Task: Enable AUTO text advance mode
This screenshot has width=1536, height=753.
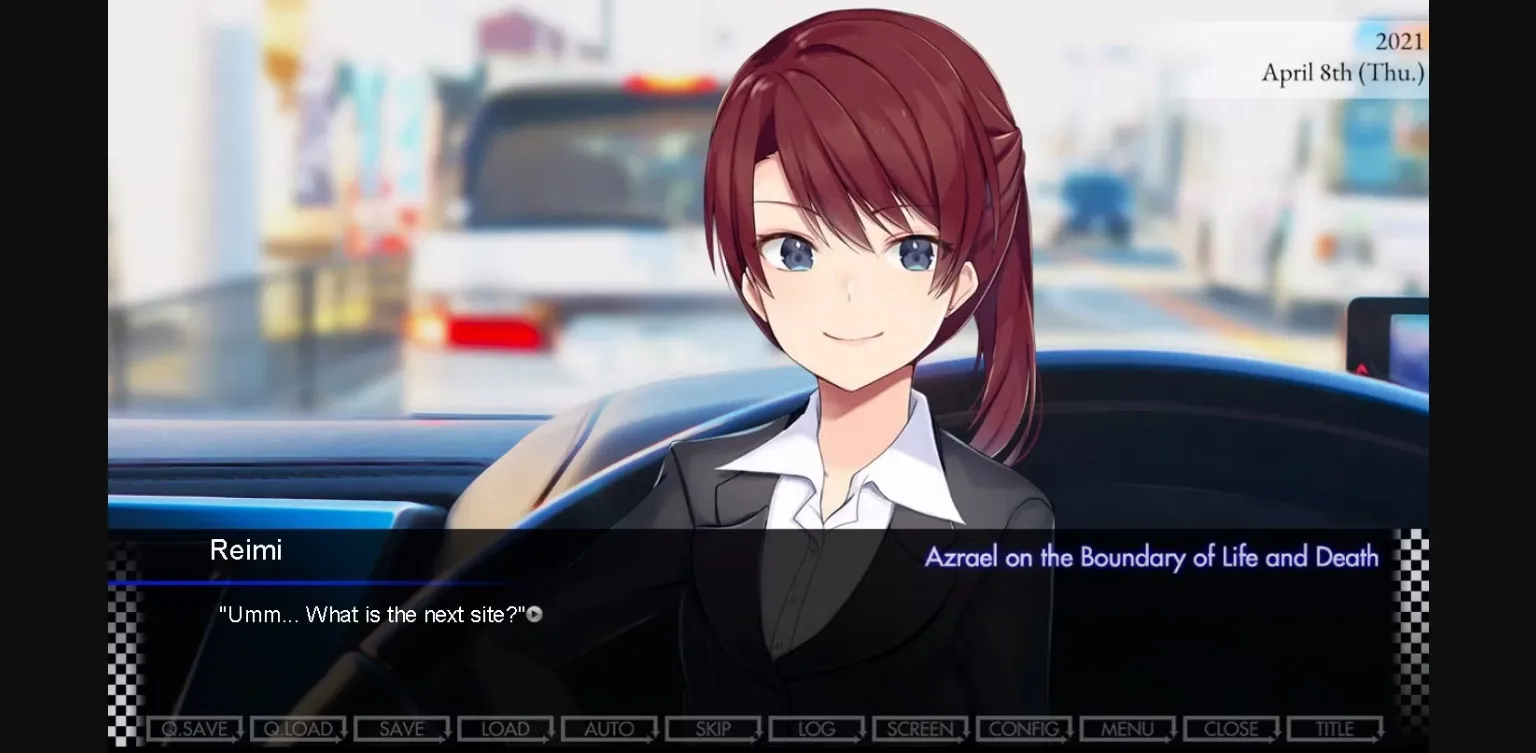Action: (609, 728)
